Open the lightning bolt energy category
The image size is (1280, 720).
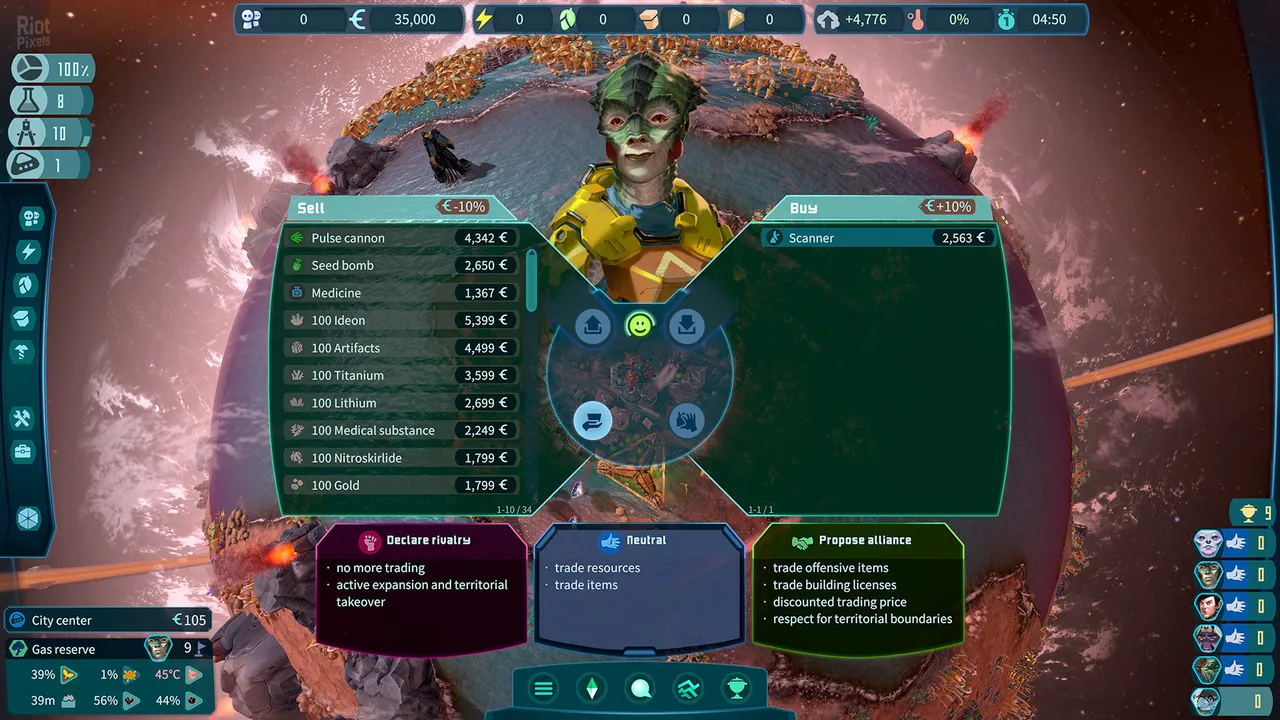[28, 252]
